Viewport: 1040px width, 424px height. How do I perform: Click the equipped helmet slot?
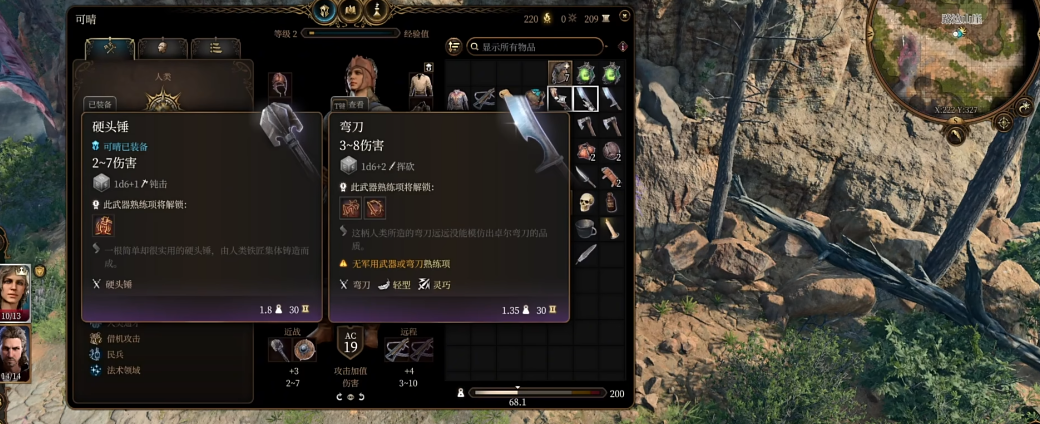pos(280,85)
